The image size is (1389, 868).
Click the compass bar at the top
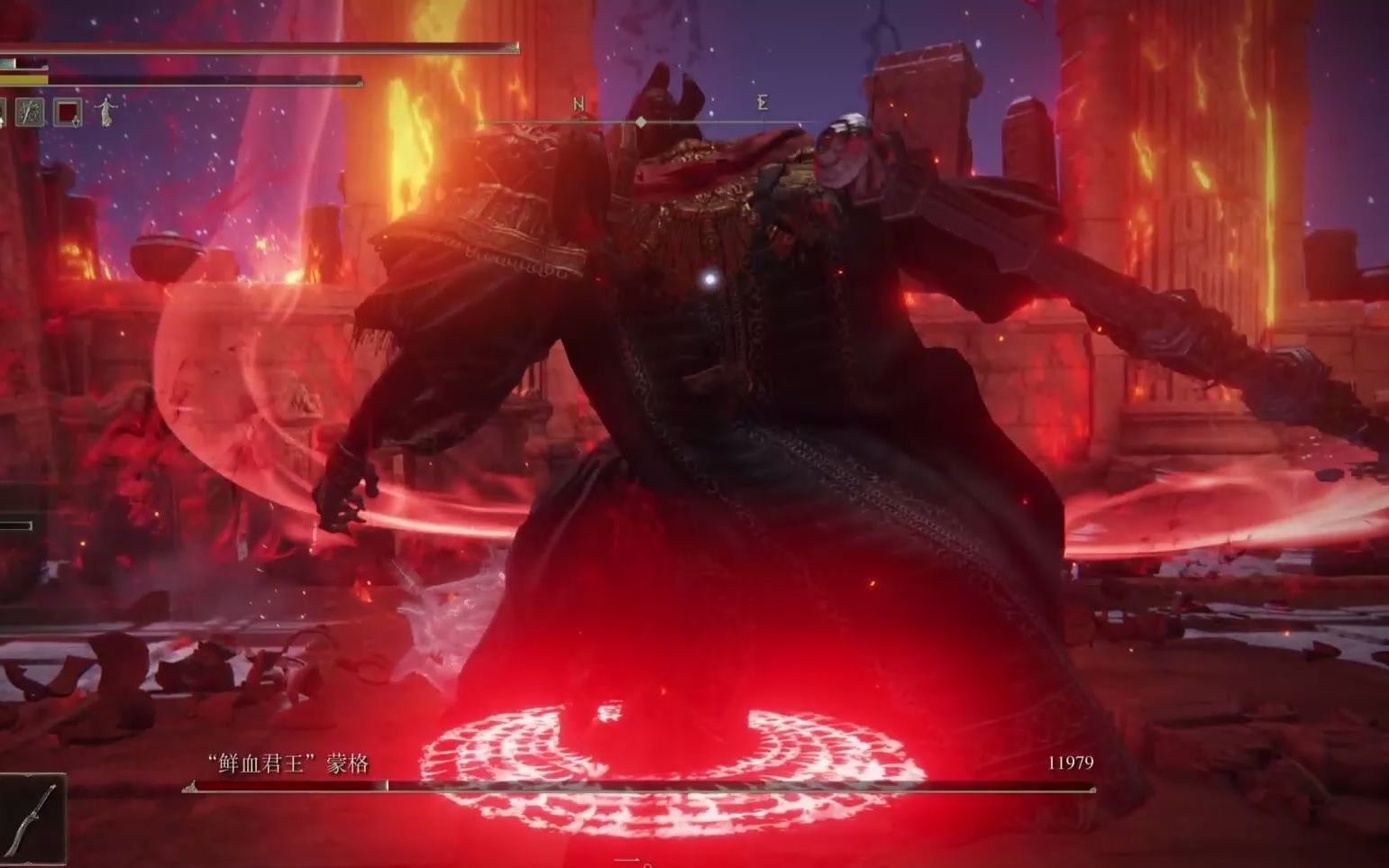pyautogui.click(x=641, y=121)
